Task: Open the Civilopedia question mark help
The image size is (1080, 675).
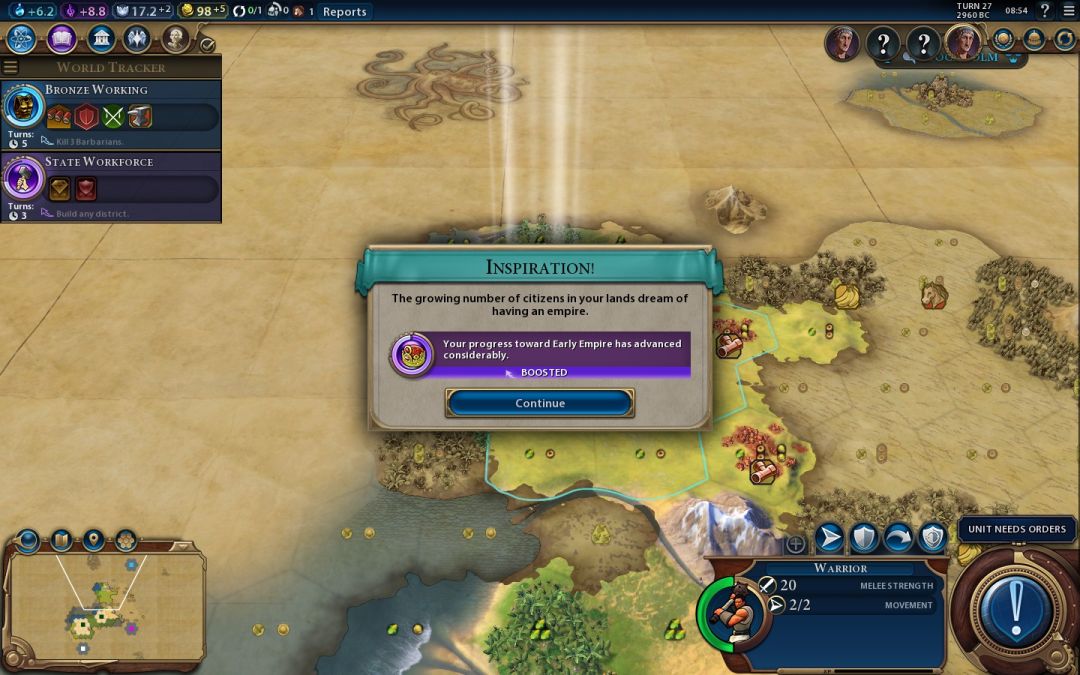Action: (x=1045, y=11)
